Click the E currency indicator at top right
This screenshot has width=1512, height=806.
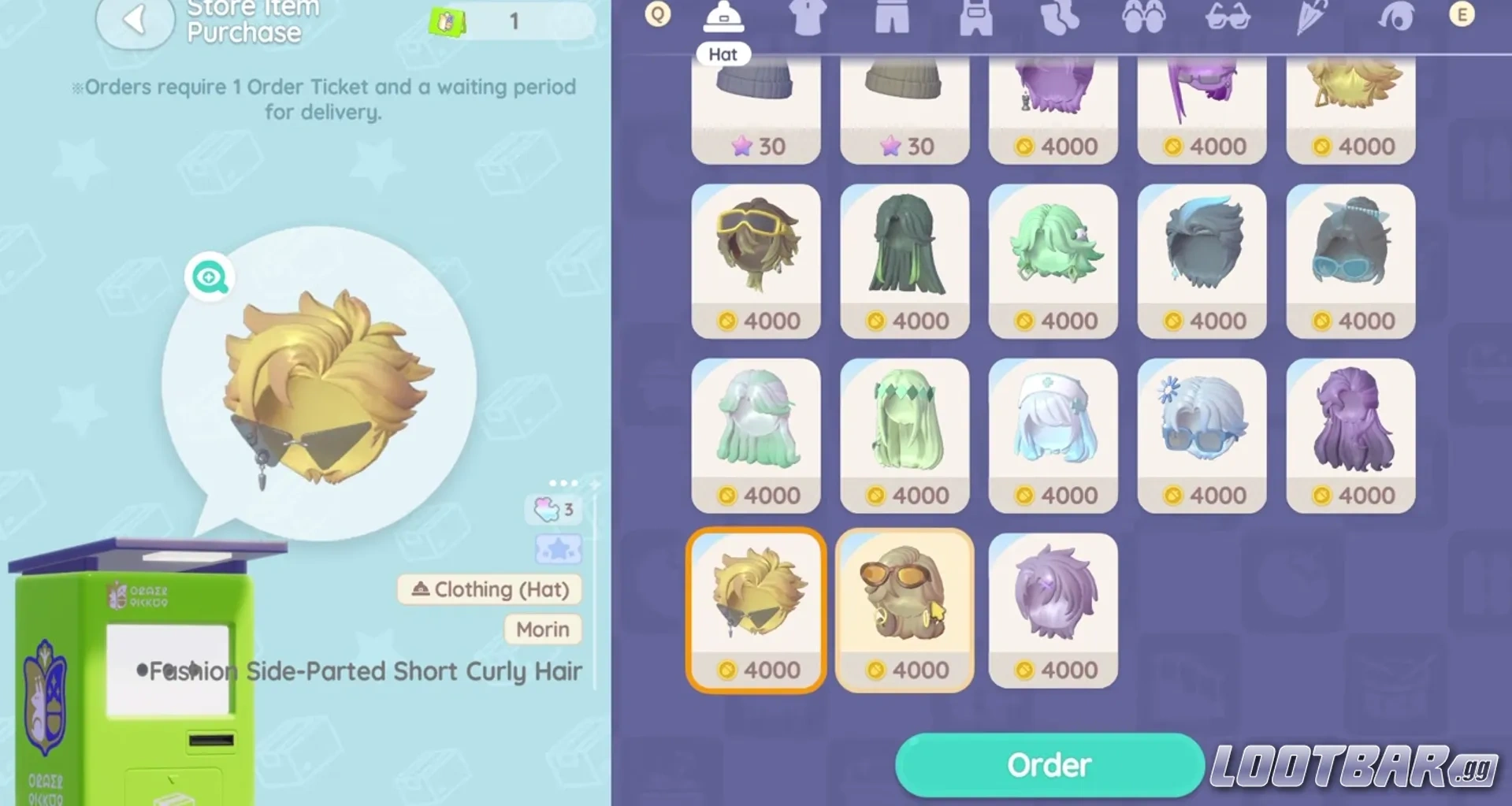pyautogui.click(x=1463, y=13)
